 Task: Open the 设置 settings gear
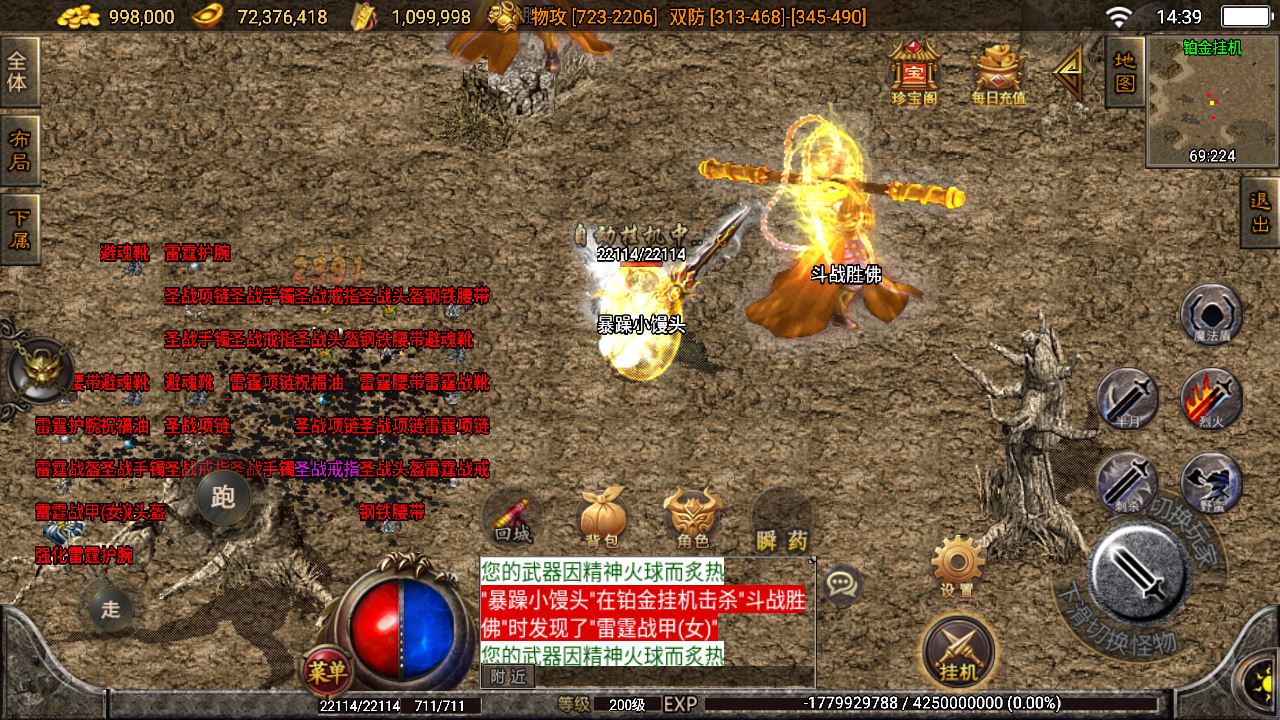tap(957, 565)
